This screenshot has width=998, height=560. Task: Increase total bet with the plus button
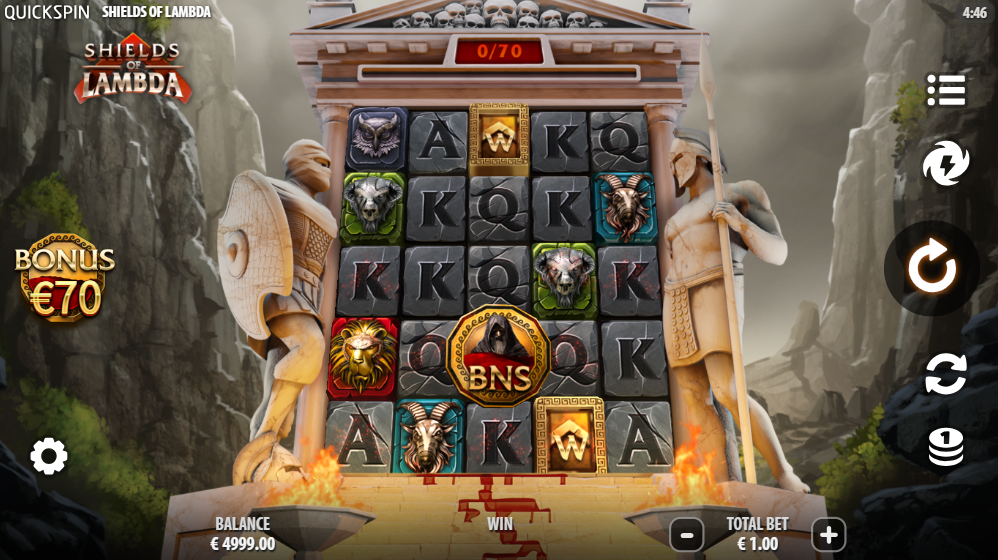(x=828, y=535)
